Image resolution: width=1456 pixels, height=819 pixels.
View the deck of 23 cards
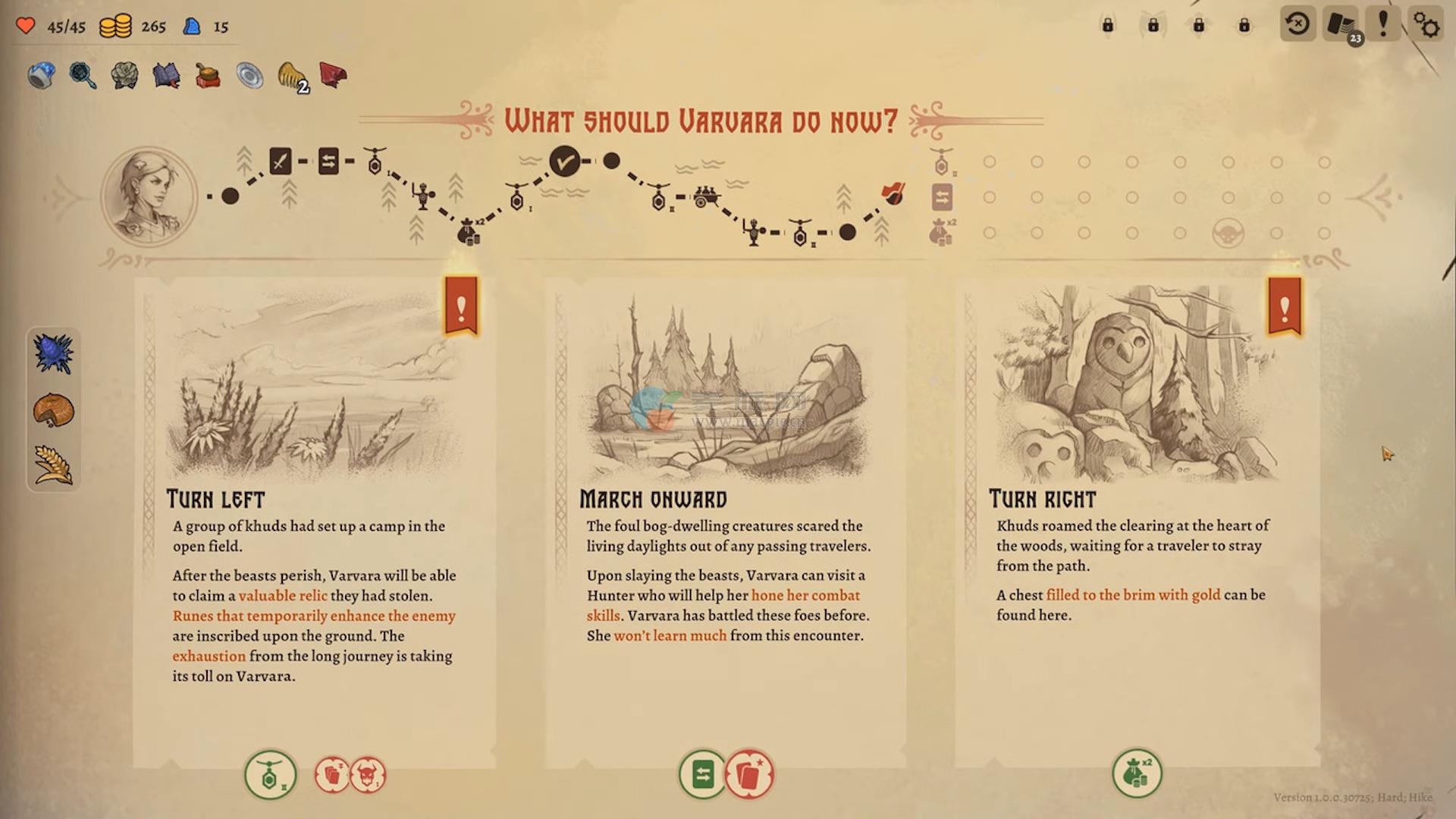pos(1341,25)
